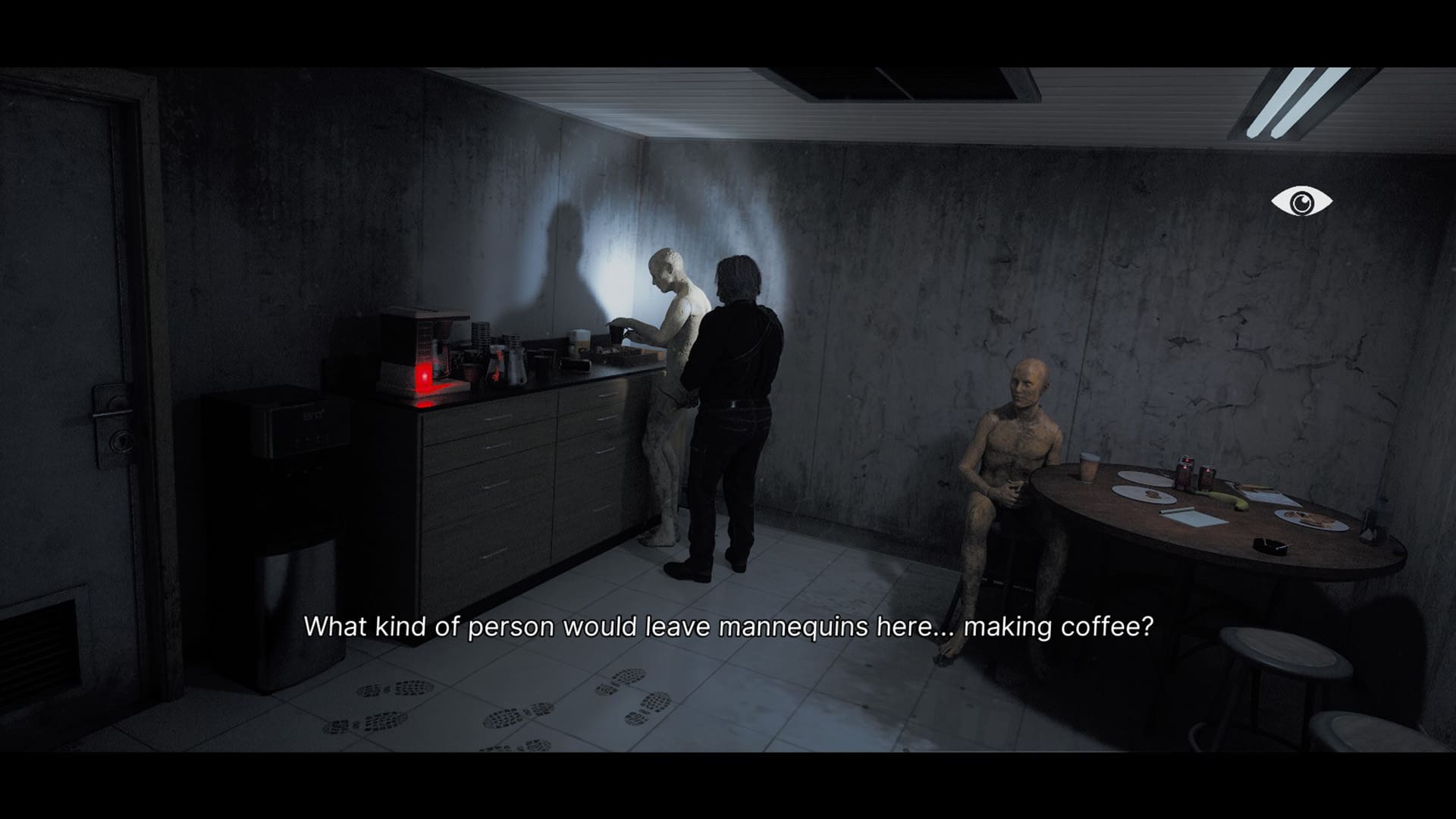Select the stack of coffee cup lids

click(x=480, y=334)
